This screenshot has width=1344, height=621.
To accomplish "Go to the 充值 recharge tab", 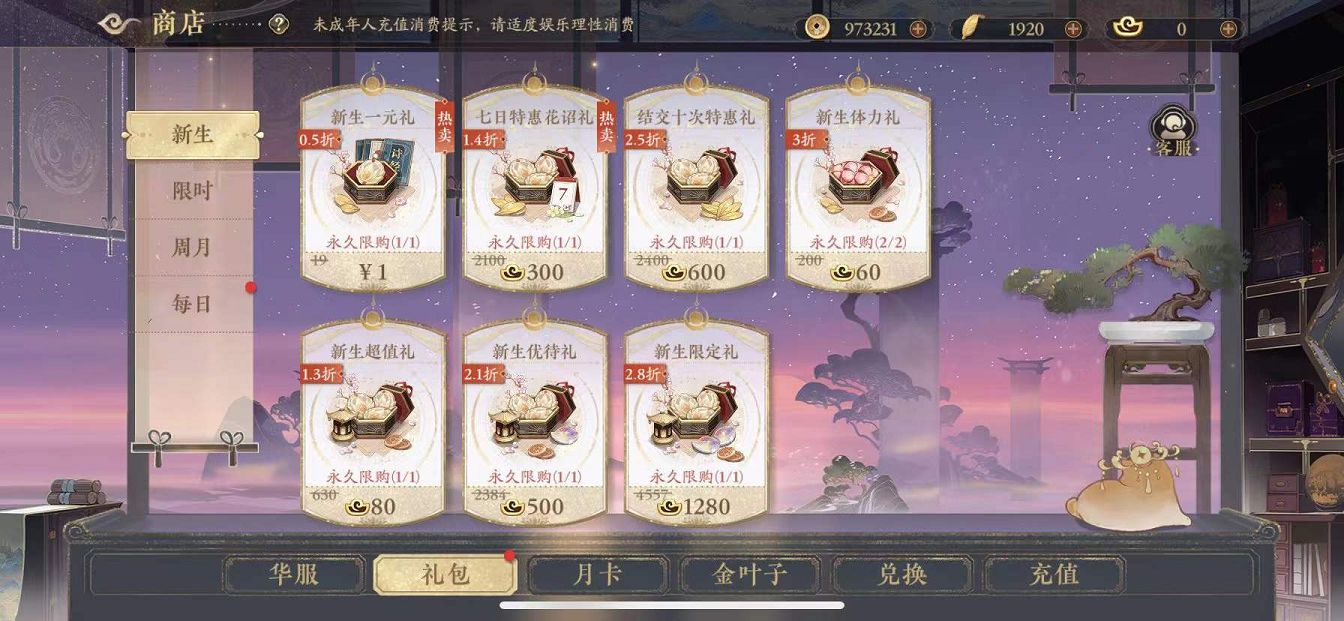I will click(x=1054, y=575).
